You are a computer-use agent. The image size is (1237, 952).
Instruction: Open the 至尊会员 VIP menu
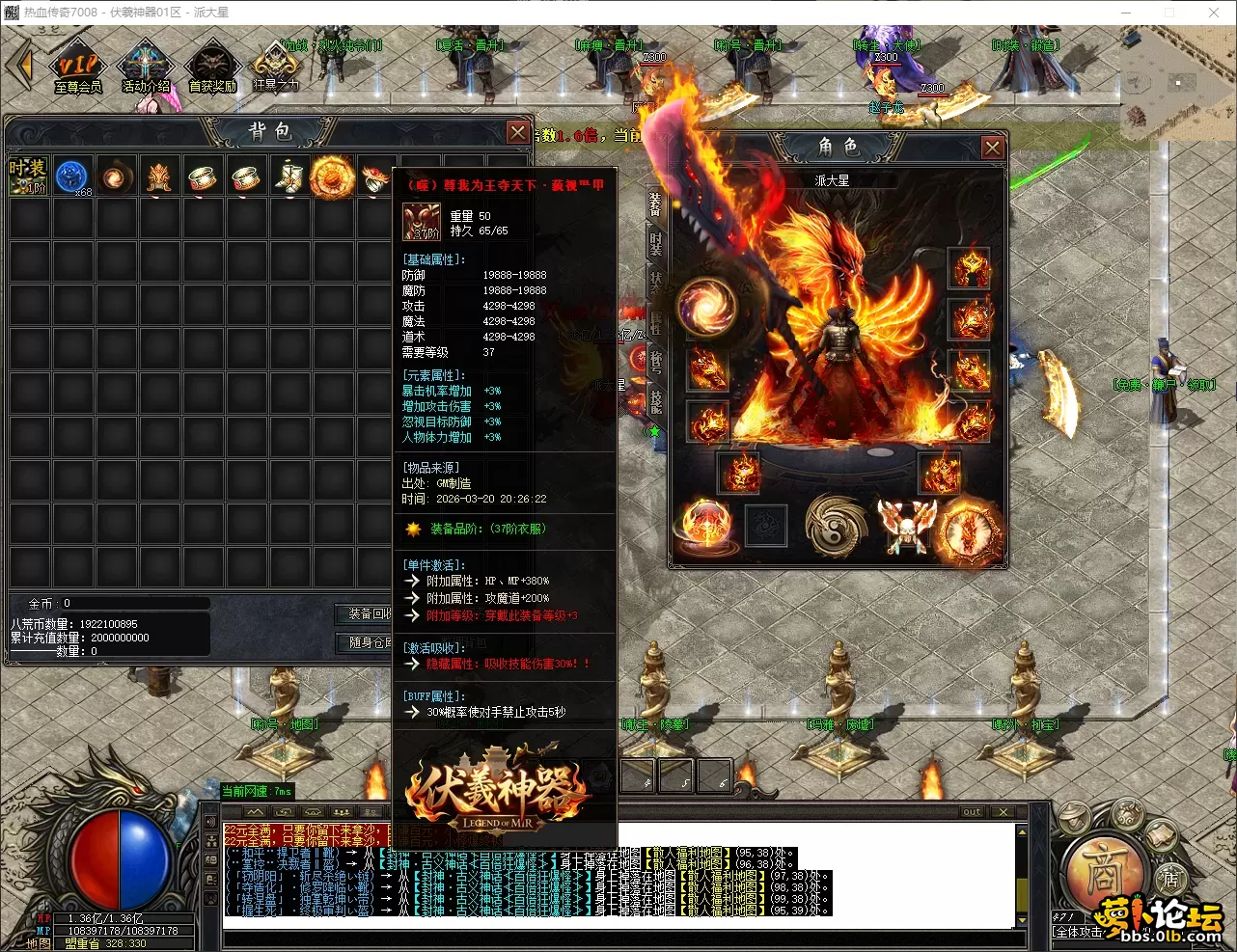click(77, 68)
